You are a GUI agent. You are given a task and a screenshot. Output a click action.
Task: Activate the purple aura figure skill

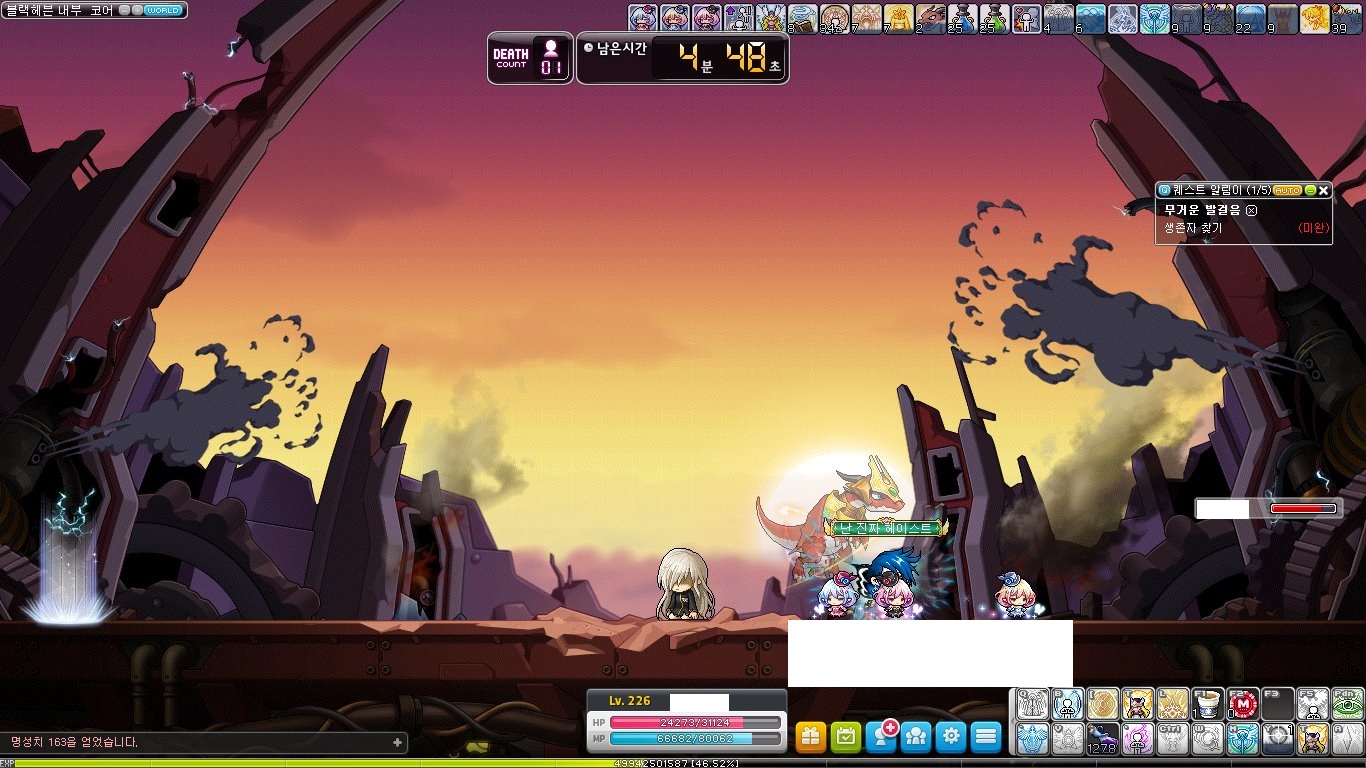(1137, 739)
